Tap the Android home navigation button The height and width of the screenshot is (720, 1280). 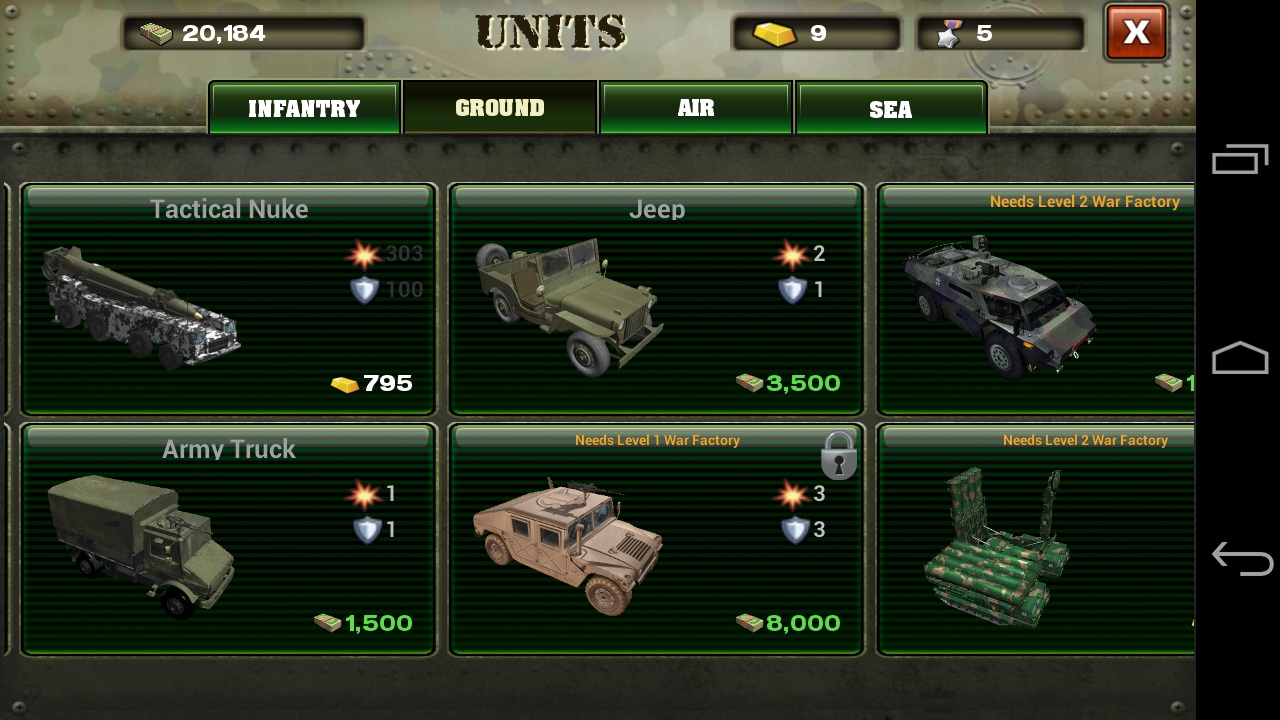point(1240,358)
